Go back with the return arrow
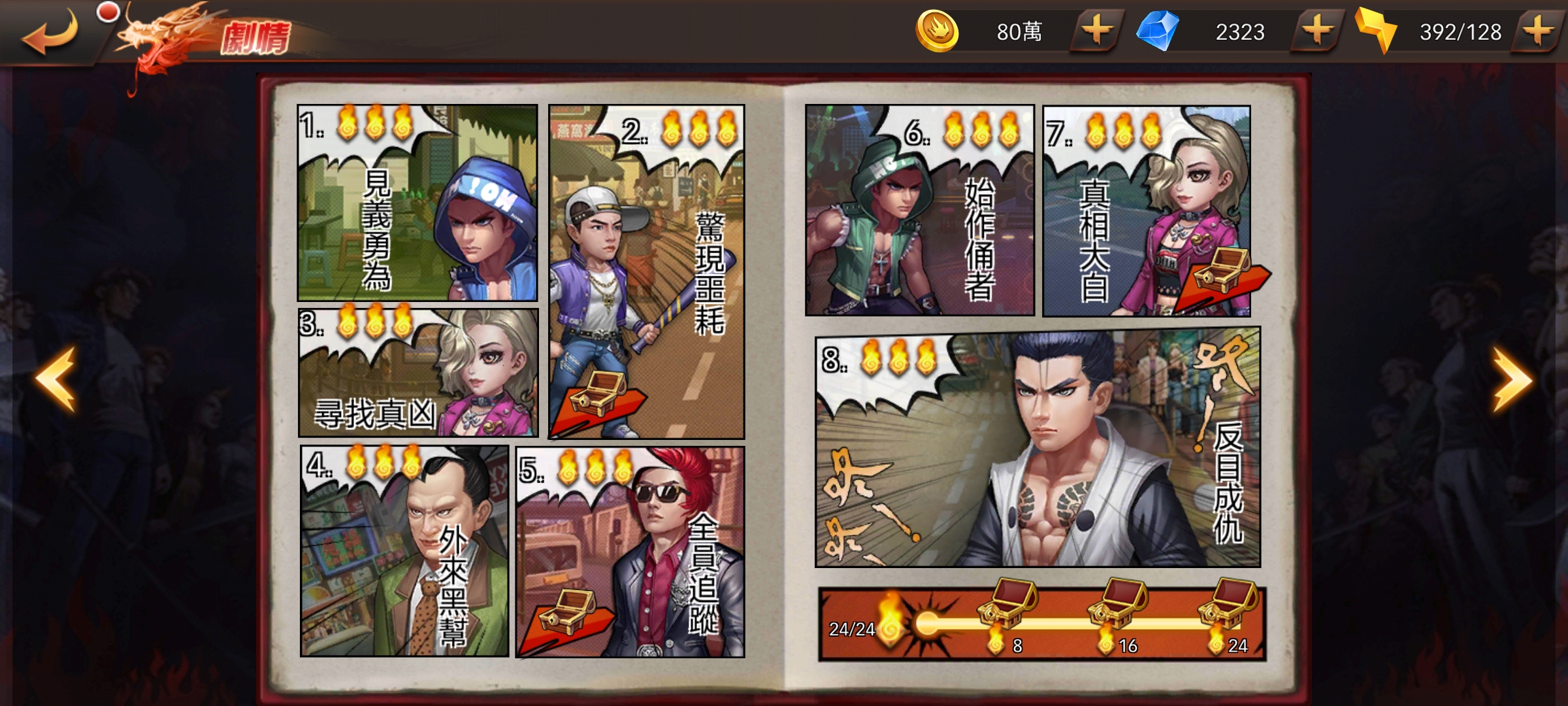The image size is (1568, 706). pos(49,33)
